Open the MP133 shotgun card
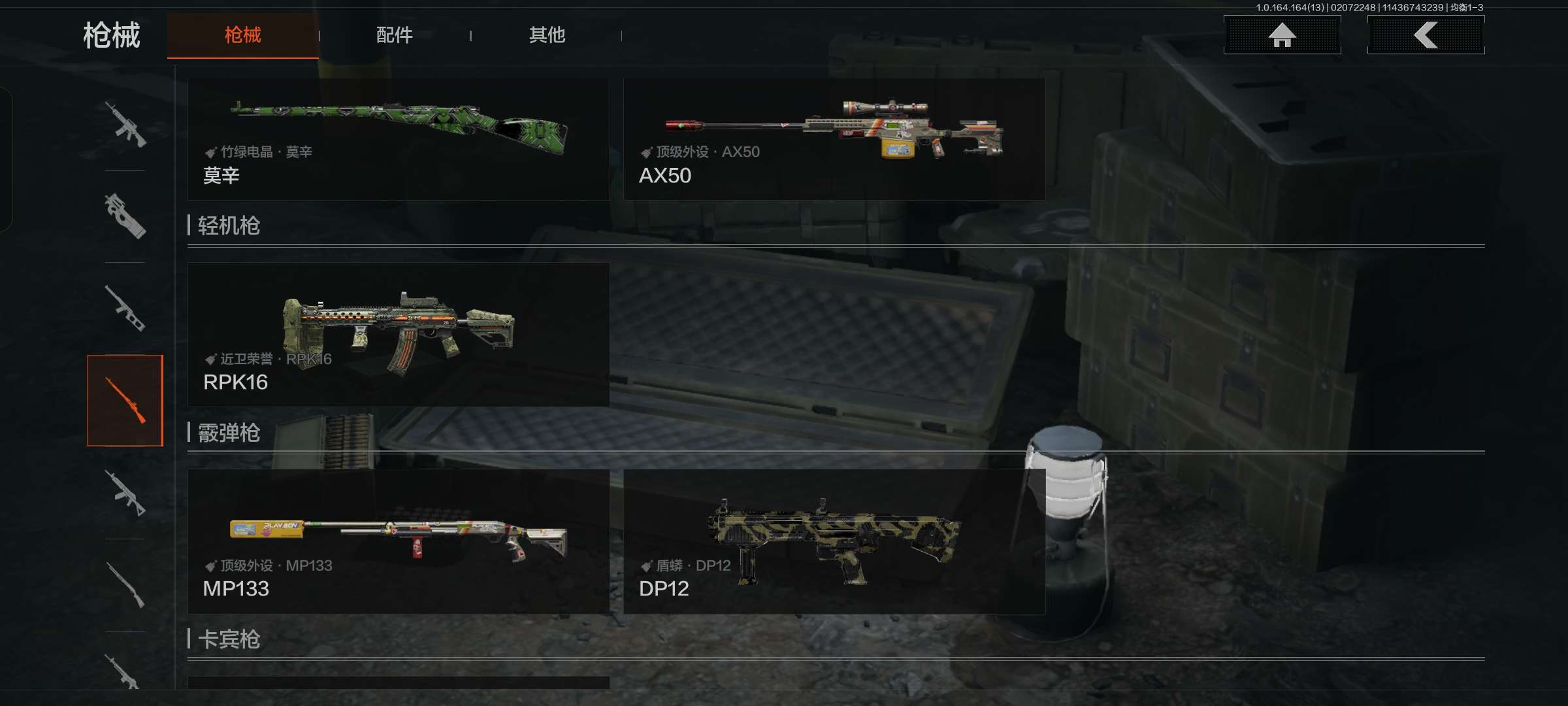 point(399,541)
